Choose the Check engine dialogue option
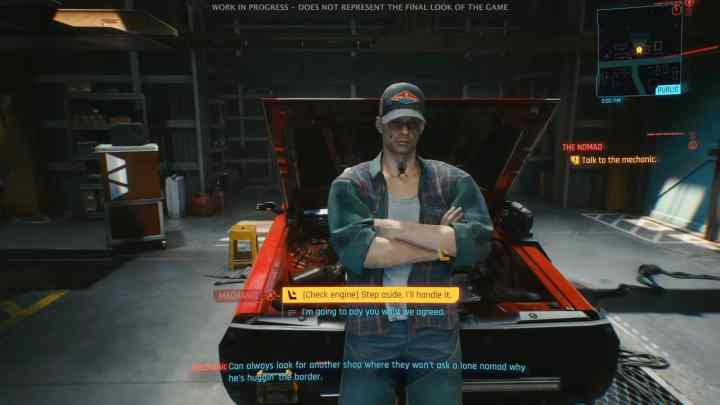The image size is (720, 405). click(371, 295)
